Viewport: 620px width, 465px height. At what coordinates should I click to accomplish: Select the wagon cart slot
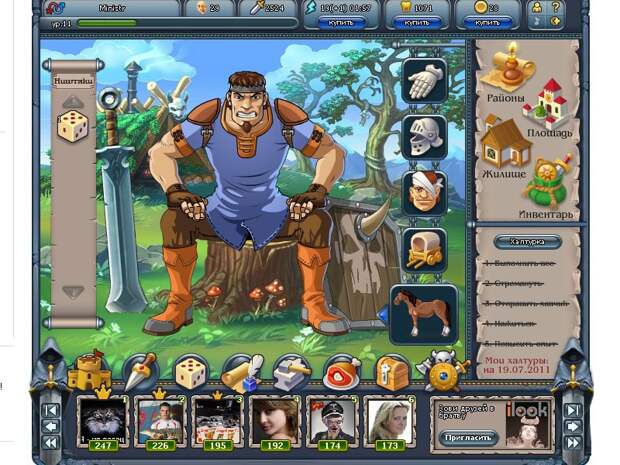(423, 249)
